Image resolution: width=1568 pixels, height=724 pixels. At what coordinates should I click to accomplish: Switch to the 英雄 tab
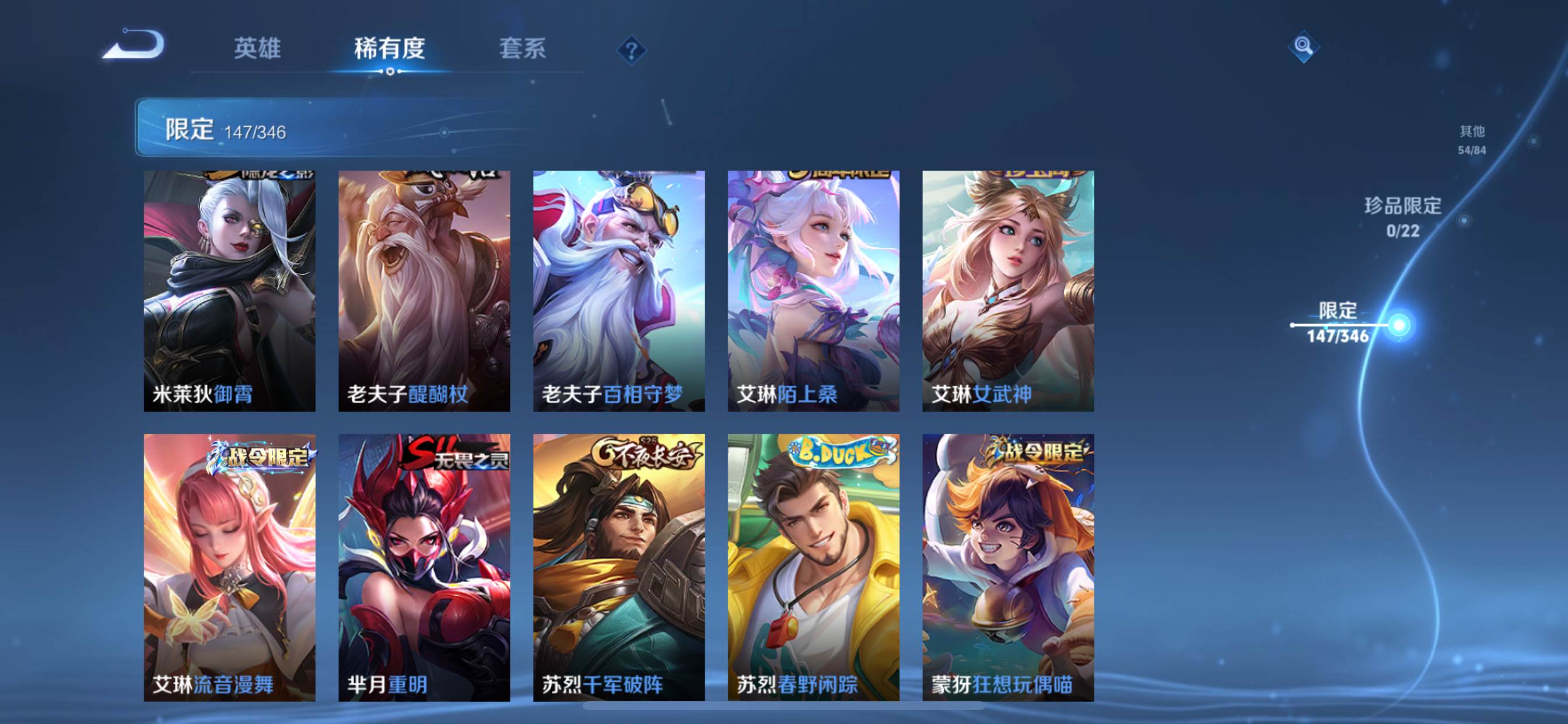(257, 48)
